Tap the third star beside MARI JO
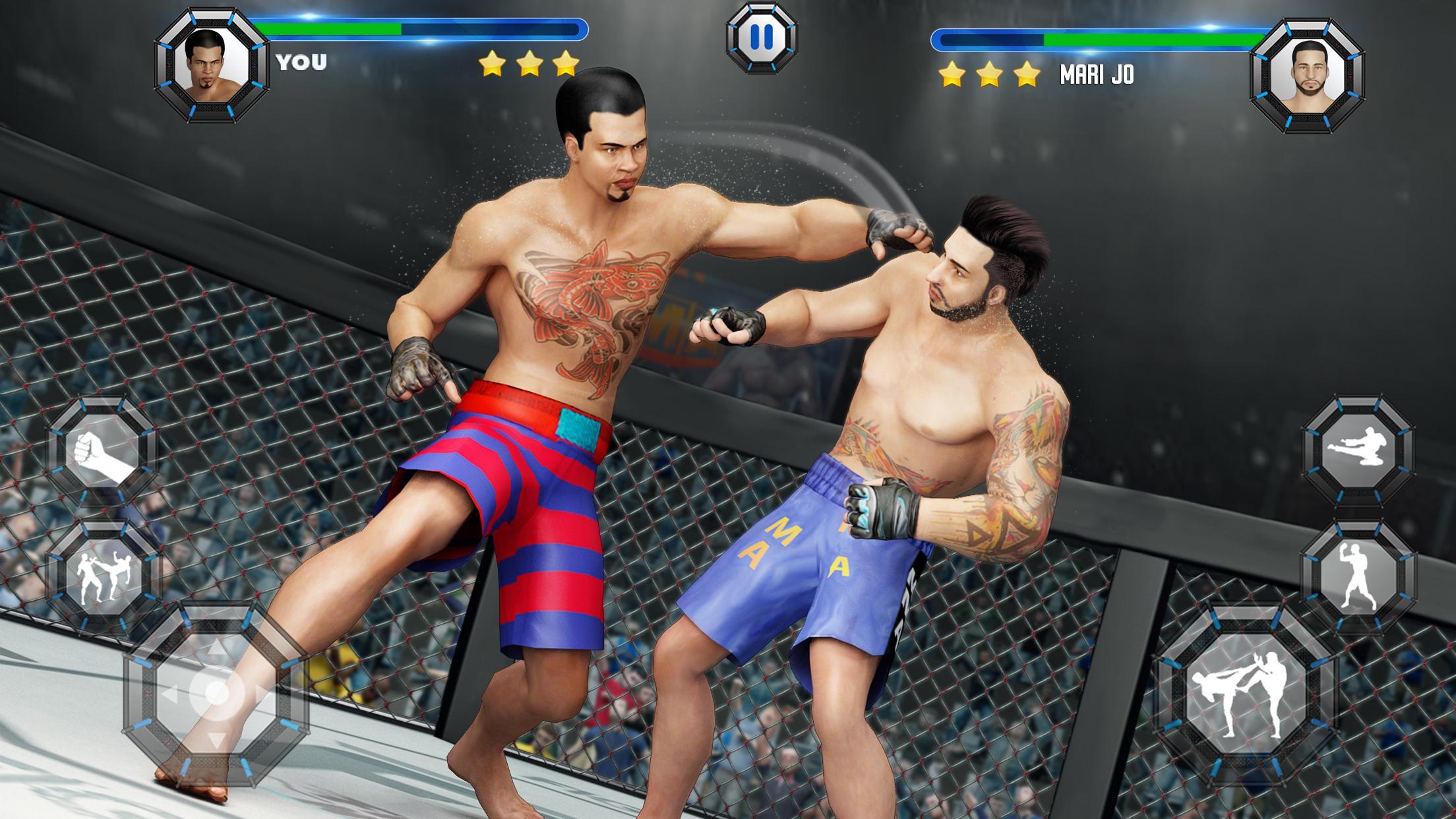Image resolution: width=1456 pixels, height=819 pixels. point(1025,75)
